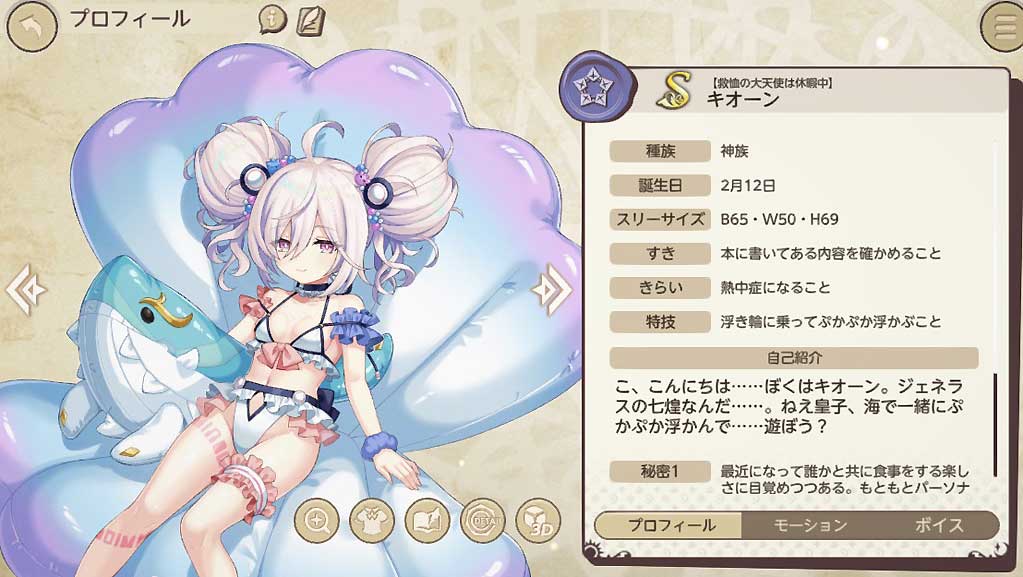Screen dimensions: 1023x577
Task: Show the next character with right arrow
Action: (x=550, y=290)
